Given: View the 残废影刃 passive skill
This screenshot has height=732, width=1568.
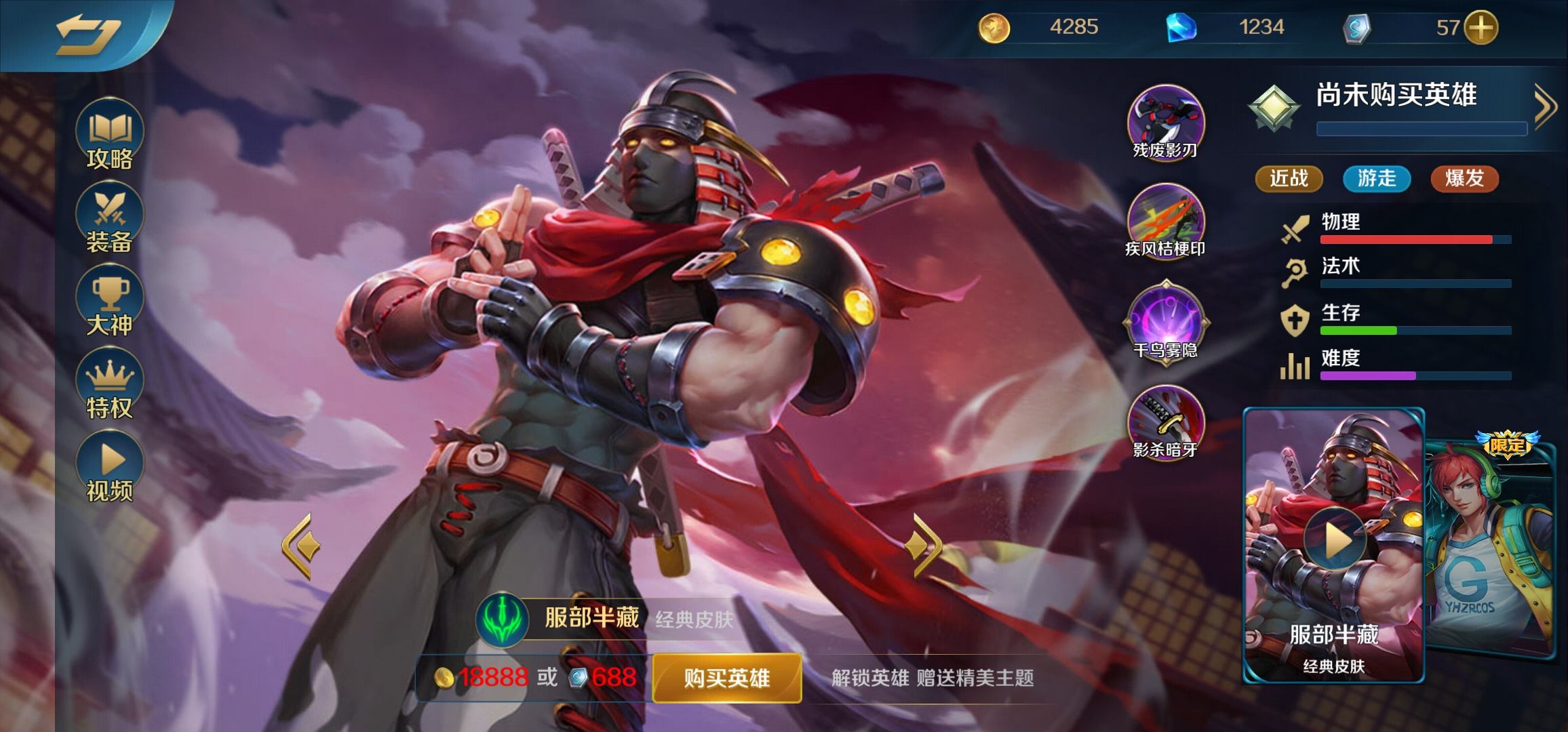Looking at the screenshot, I should pyautogui.click(x=1165, y=122).
